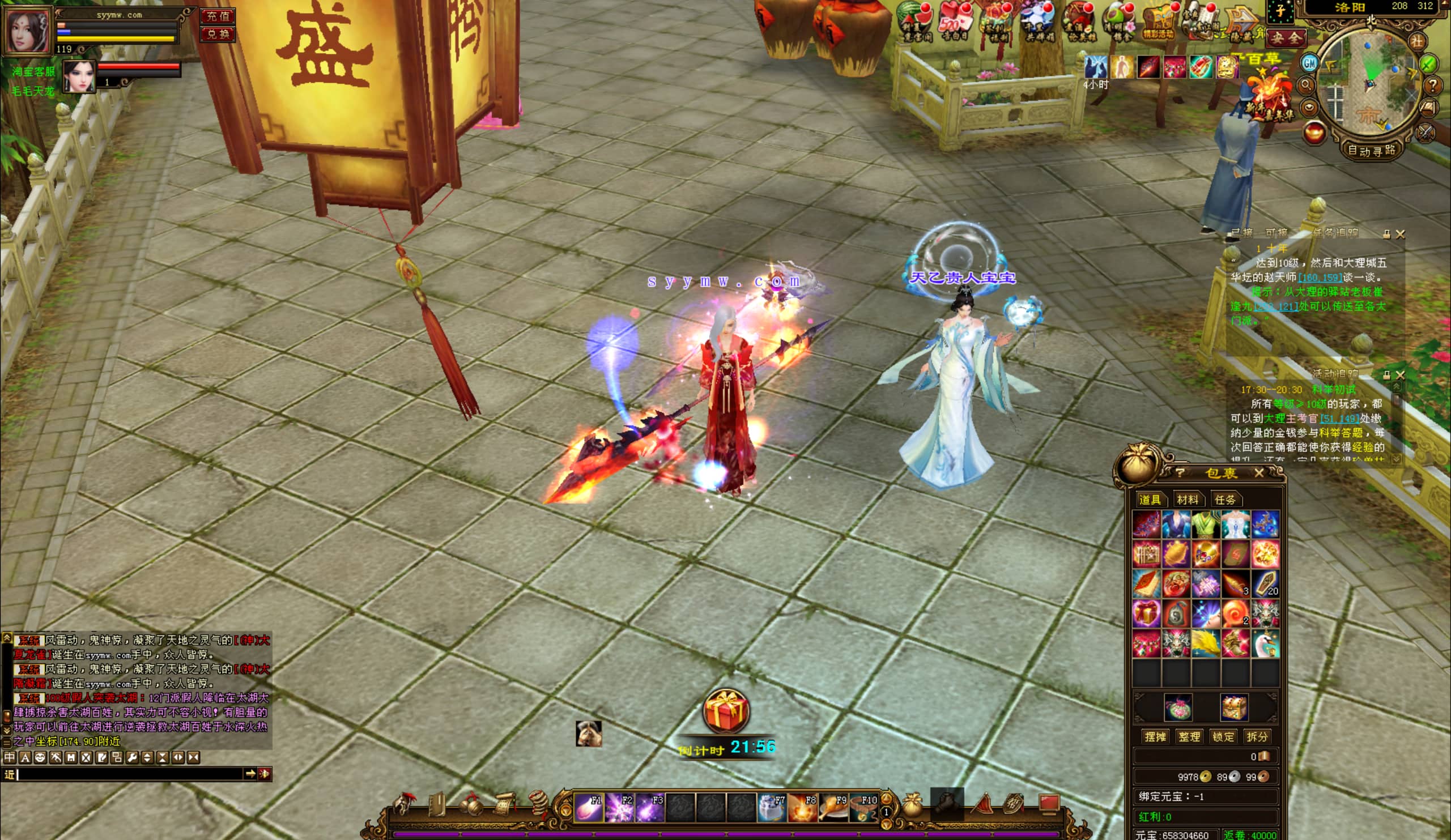This screenshot has width=1451, height=840.
Task: Switch to the 任务 tab in the bag
Action: 1225,500
